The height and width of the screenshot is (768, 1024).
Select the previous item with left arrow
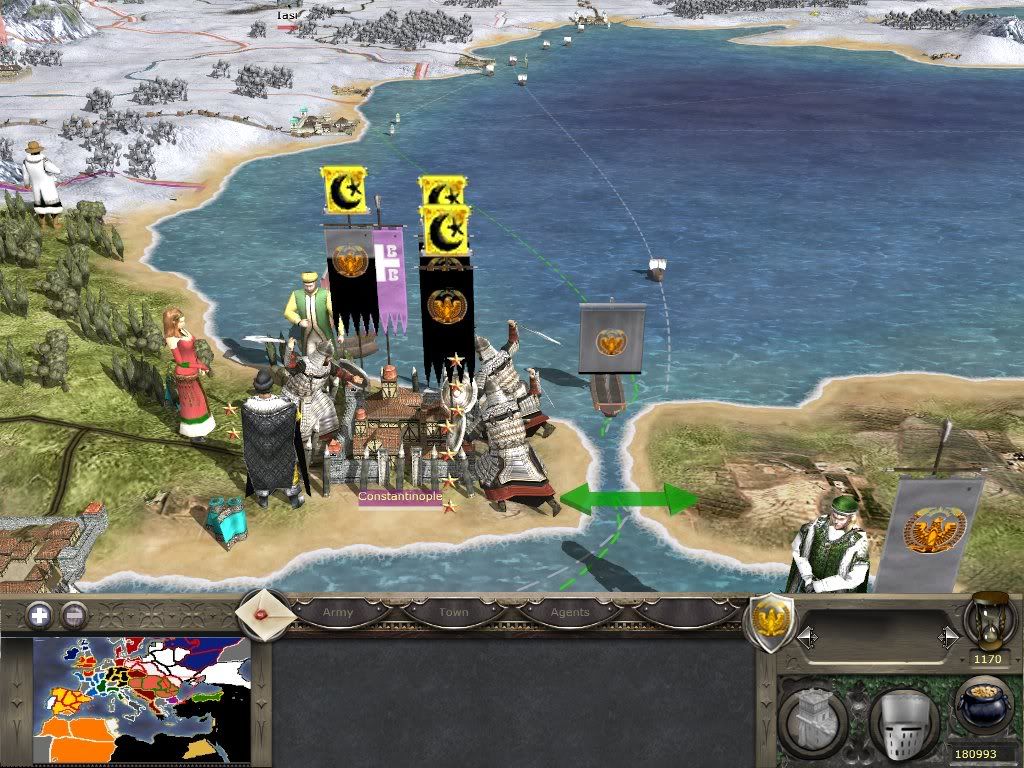[807, 637]
